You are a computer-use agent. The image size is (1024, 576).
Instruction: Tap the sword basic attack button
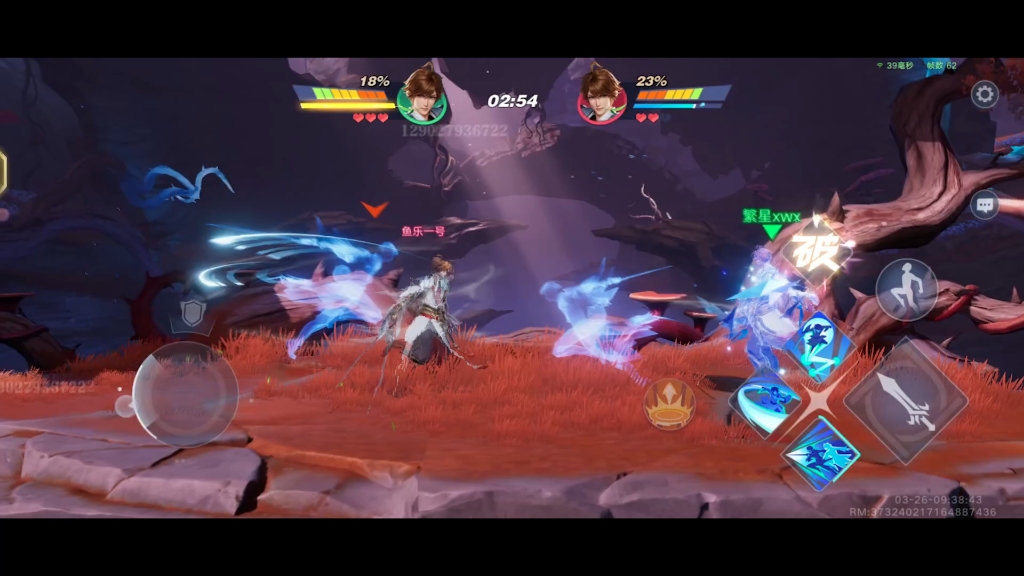(x=906, y=401)
